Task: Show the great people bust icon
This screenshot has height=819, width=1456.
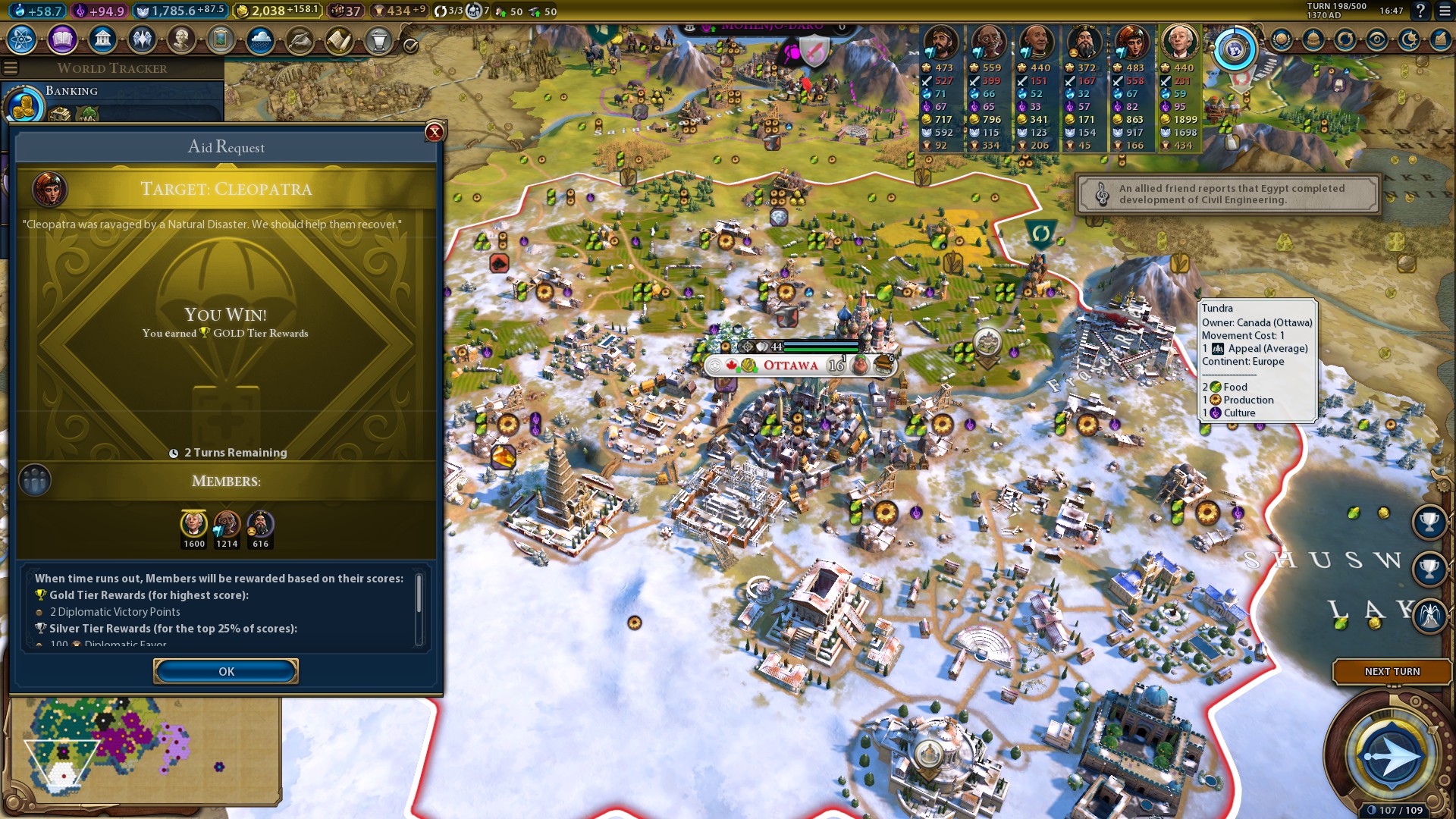Action: click(181, 39)
